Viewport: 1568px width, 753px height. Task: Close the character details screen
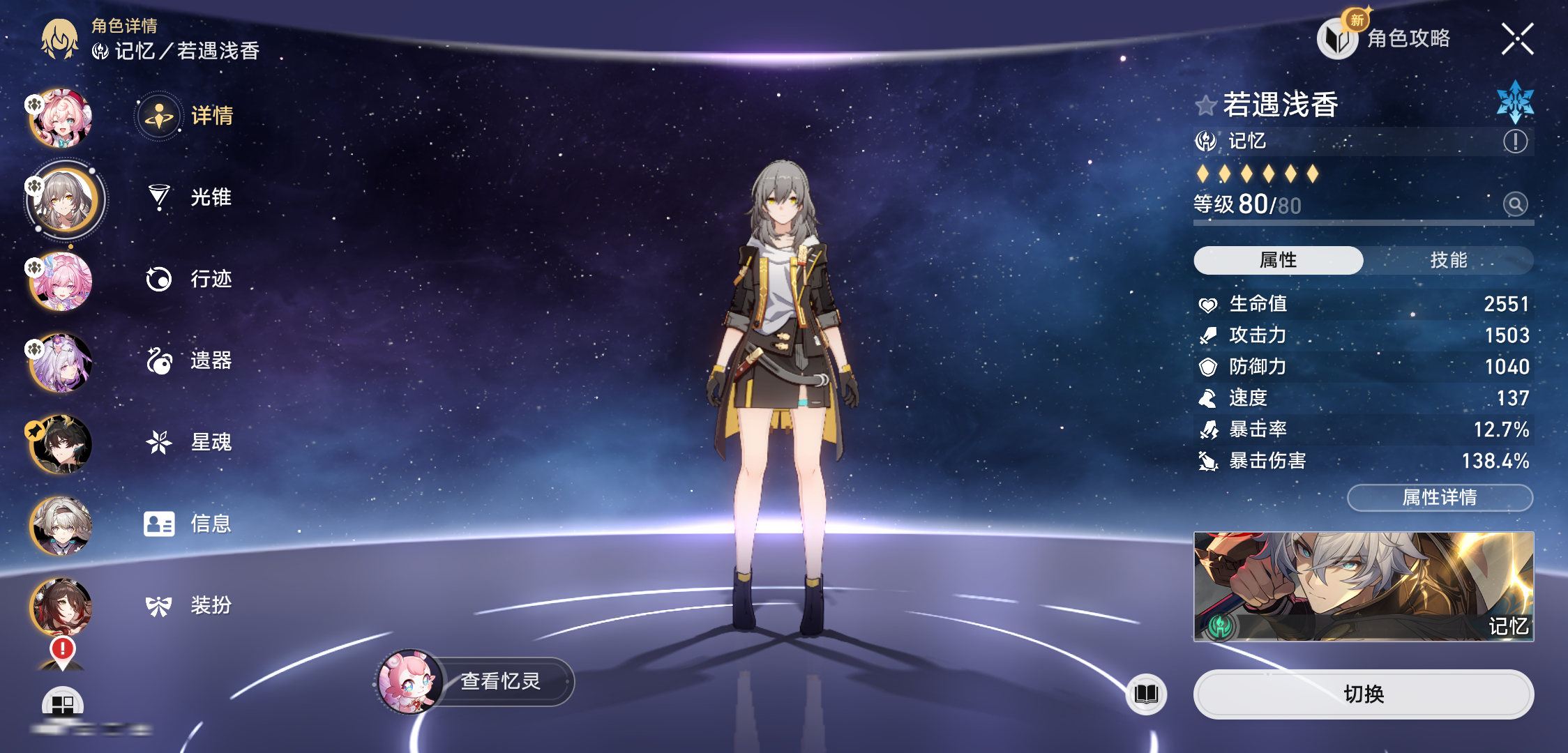(1517, 39)
